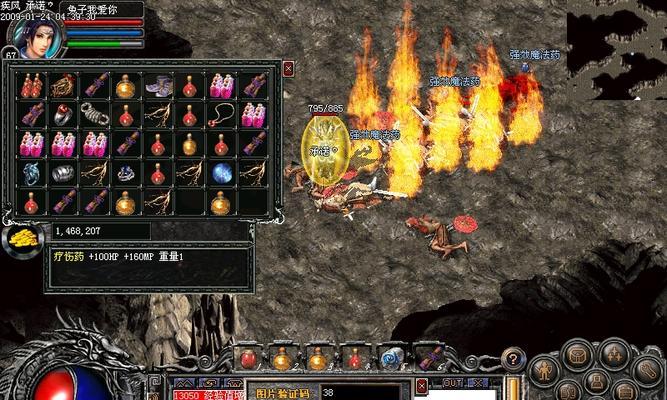Select the red gem ring in the bag

click(65, 114)
